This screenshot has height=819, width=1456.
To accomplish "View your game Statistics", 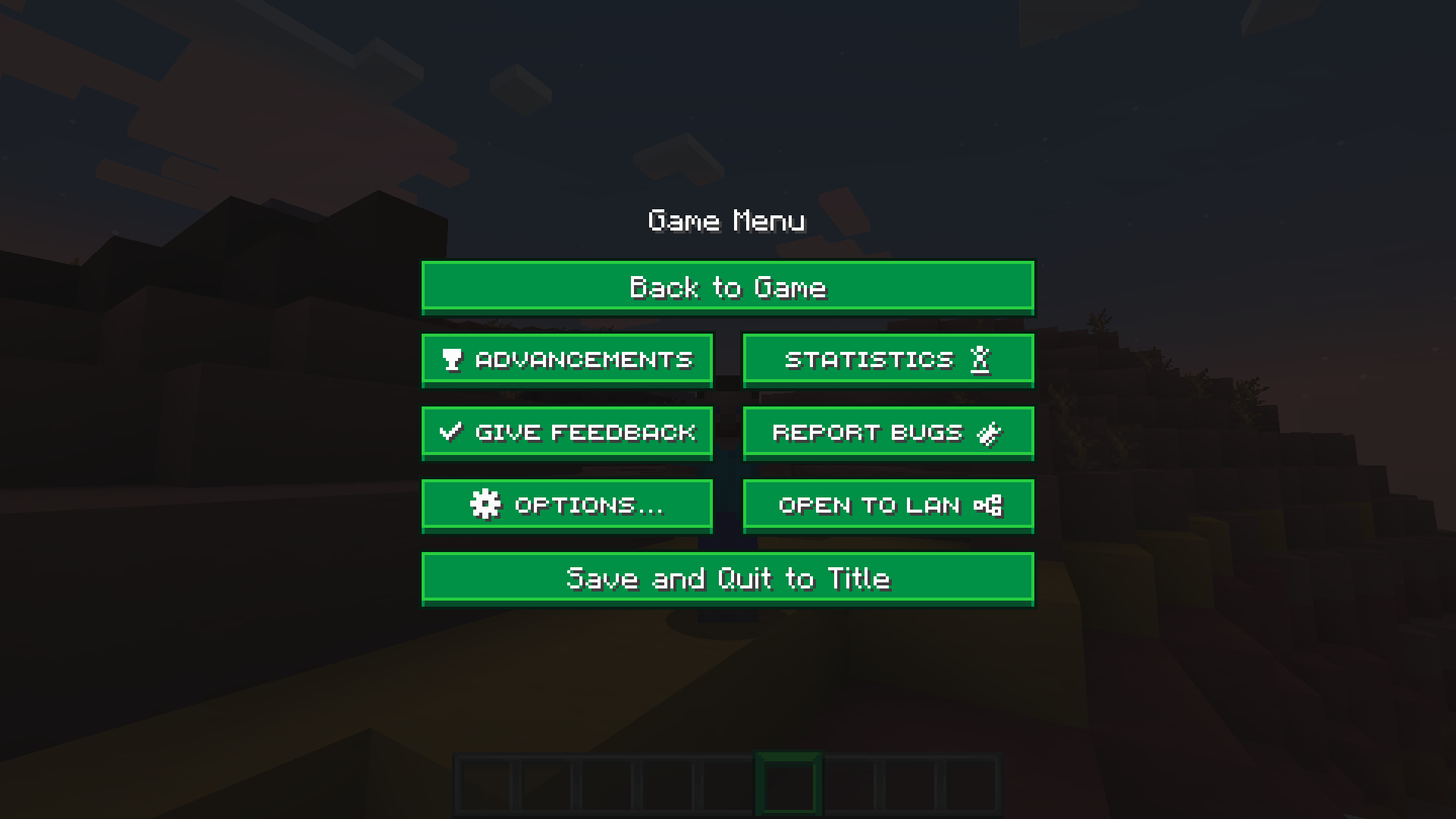I will [887, 359].
